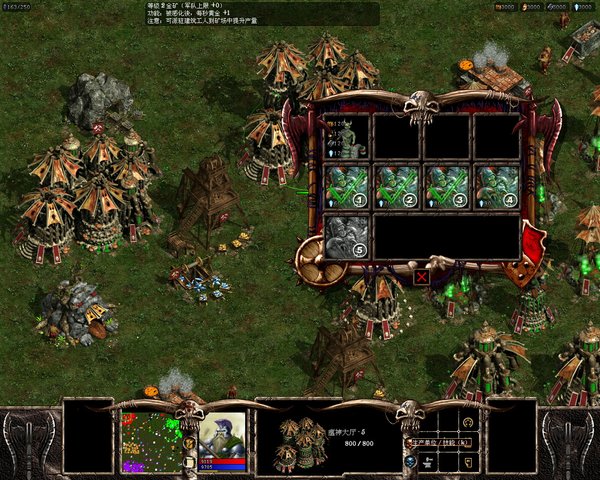Close the upgrade panel with the red X
Image resolution: width=600 pixels, height=480 pixels.
tap(422, 276)
